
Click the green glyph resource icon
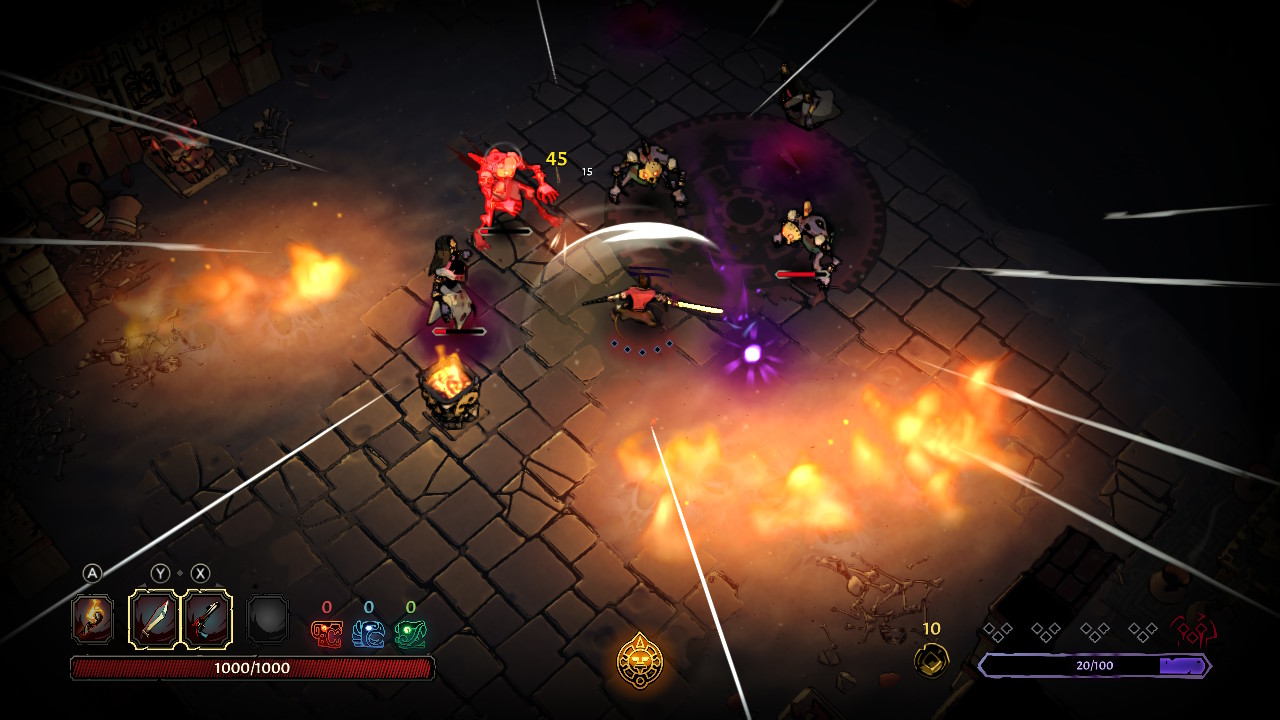(x=410, y=633)
